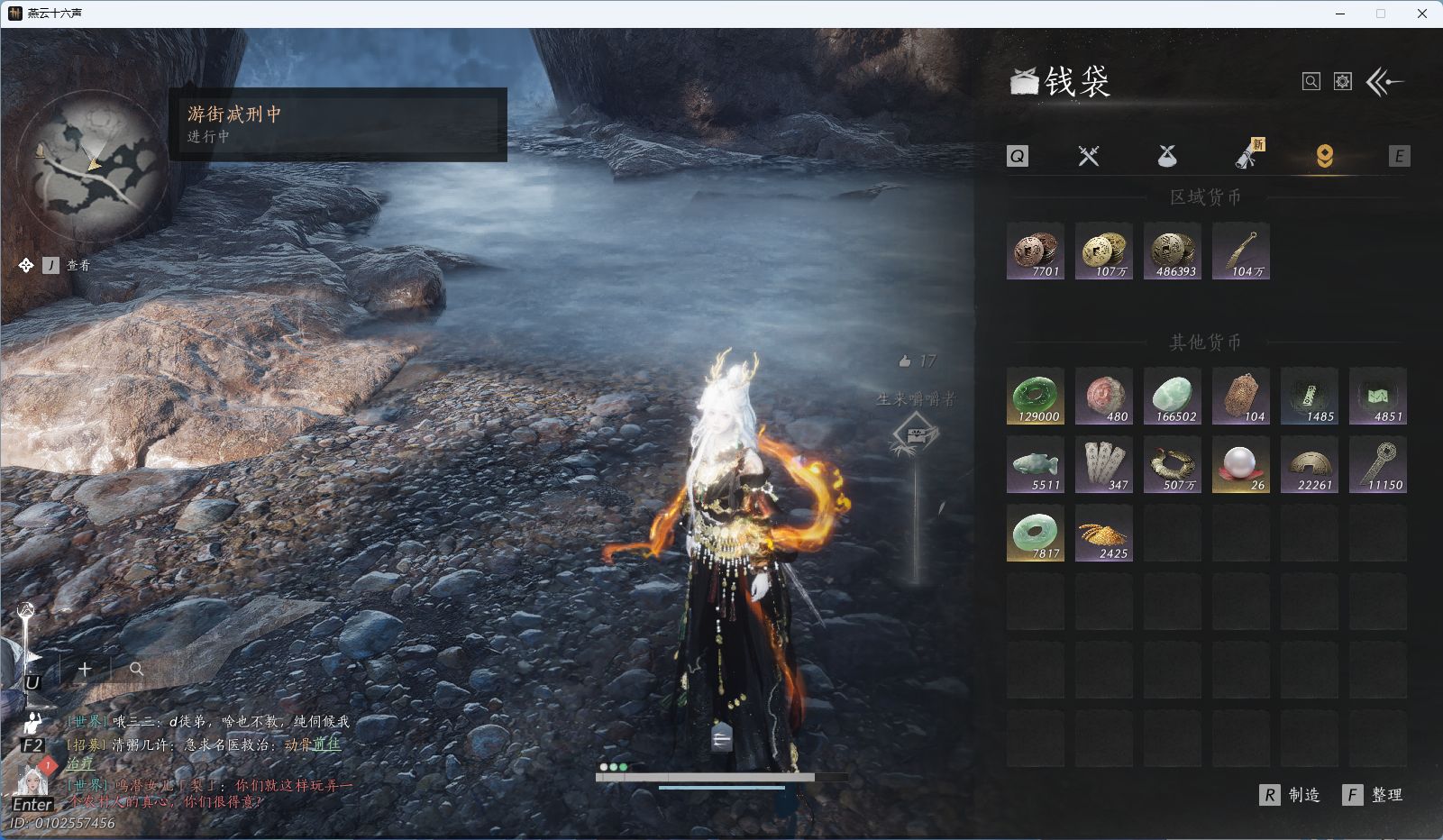Viewport: 1443px width, 840px height.
Task: Click the chat plus button
Action: pyautogui.click(x=85, y=669)
